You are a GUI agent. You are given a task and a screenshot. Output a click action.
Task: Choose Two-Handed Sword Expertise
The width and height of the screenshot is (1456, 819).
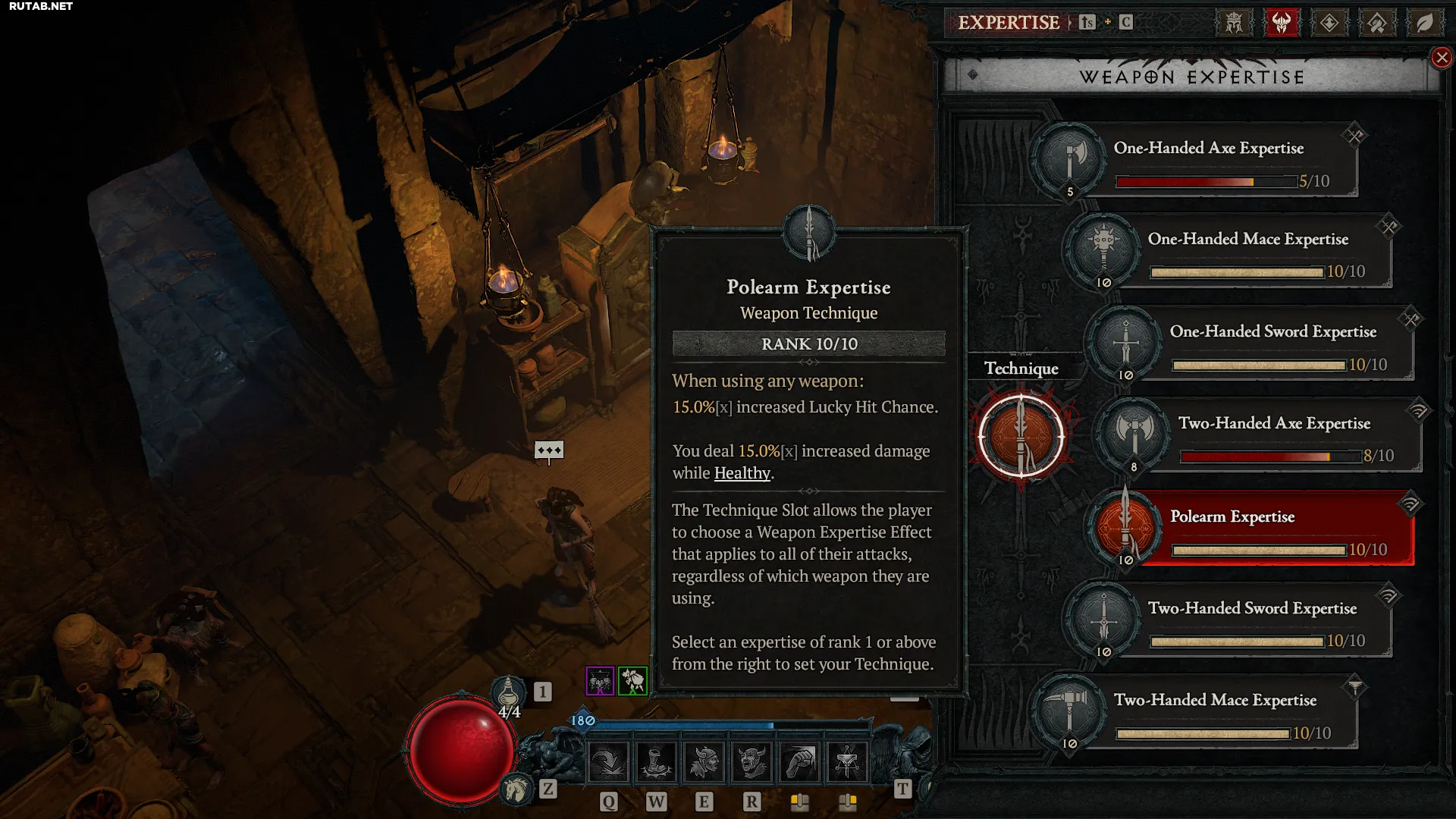click(x=1251, y=620)
